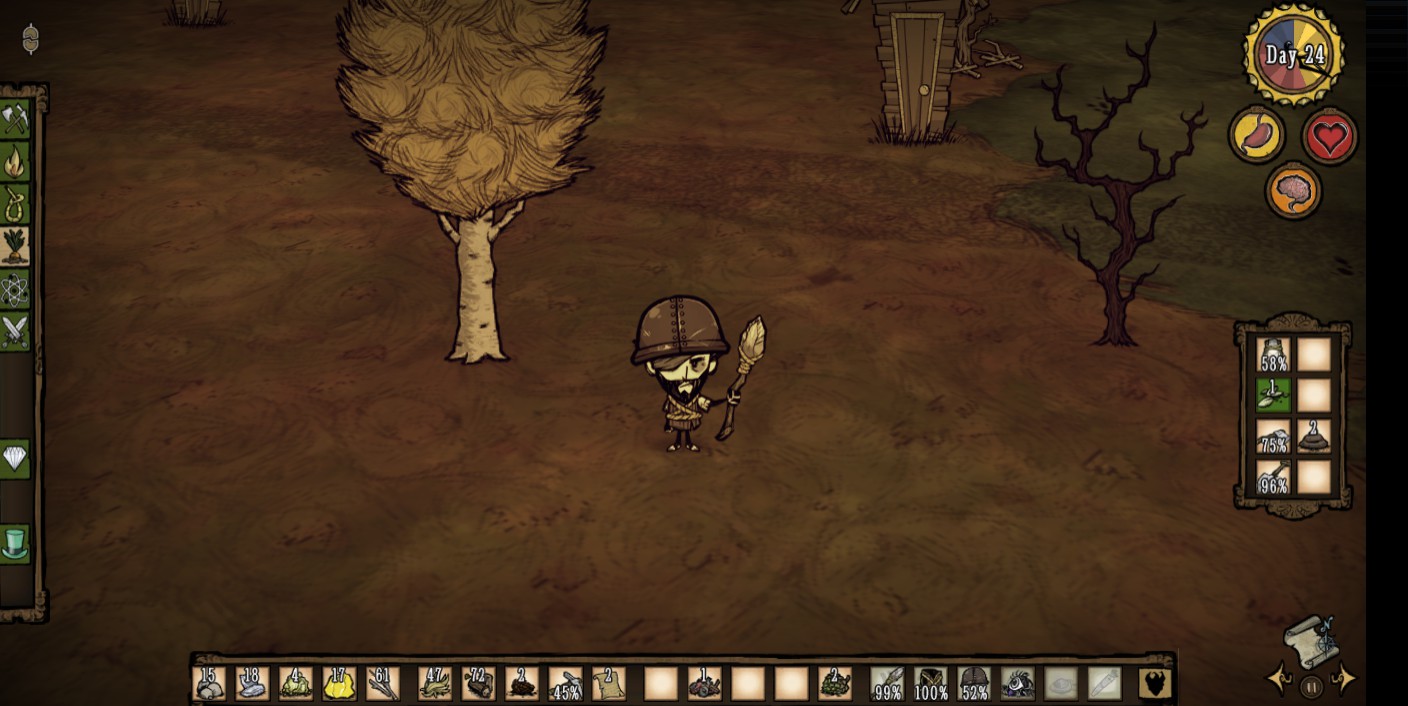Switch to the Dress top hat tab

(15, 544)
